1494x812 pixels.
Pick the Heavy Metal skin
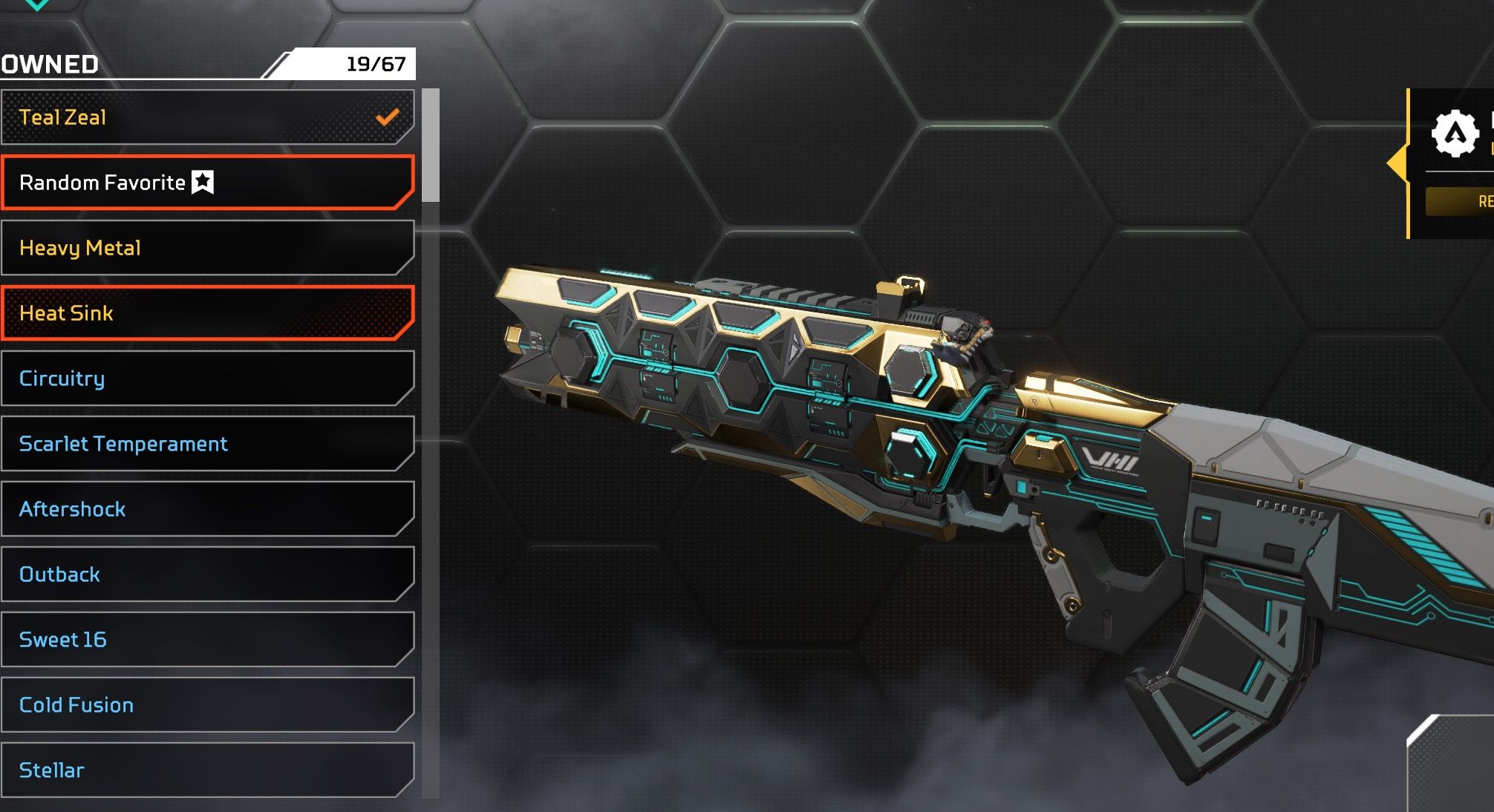pos(207,248)
